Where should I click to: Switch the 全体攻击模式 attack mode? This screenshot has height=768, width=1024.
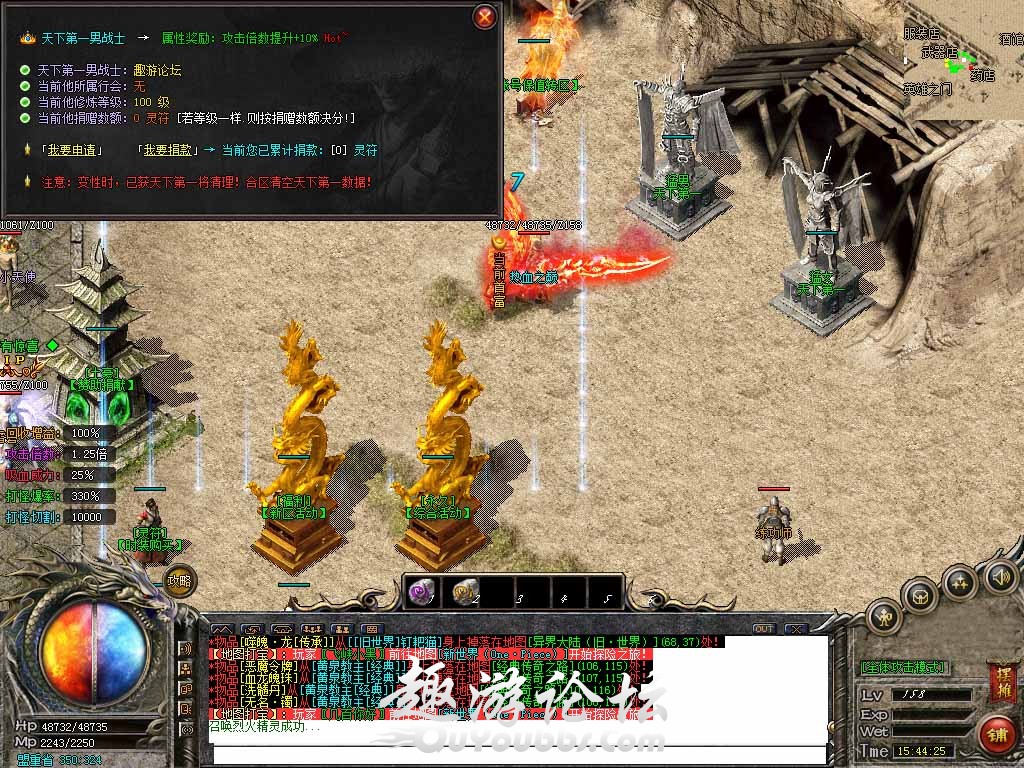(904, 667)
